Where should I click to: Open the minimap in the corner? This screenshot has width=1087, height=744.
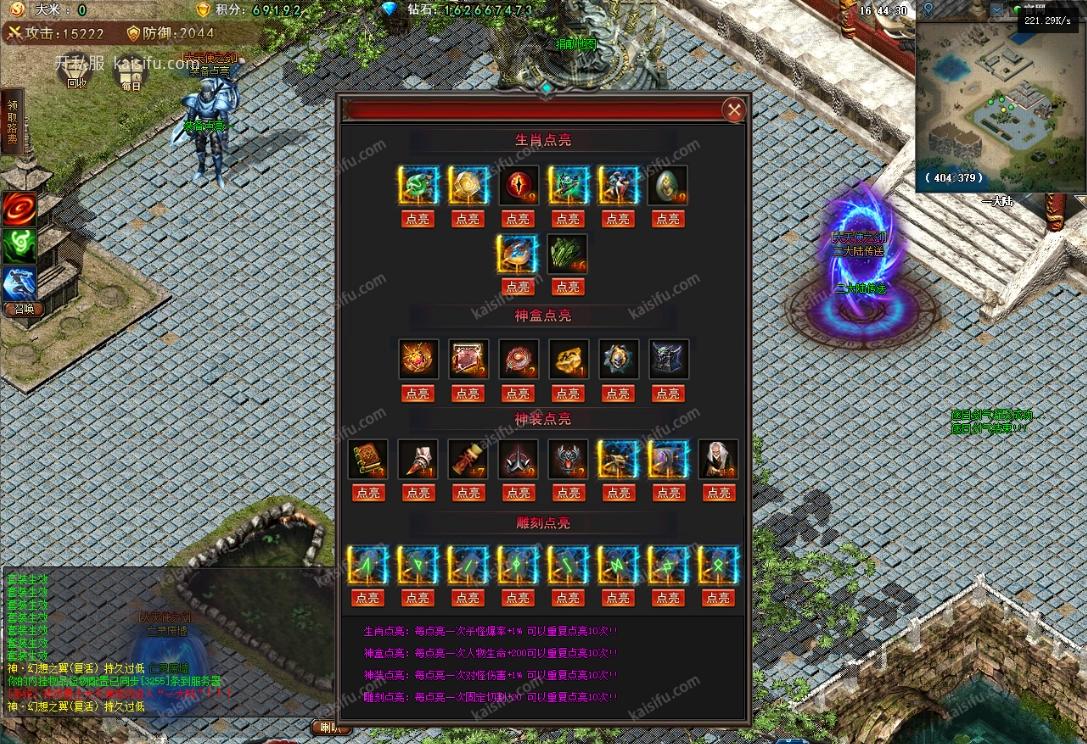click(1000, 110)
